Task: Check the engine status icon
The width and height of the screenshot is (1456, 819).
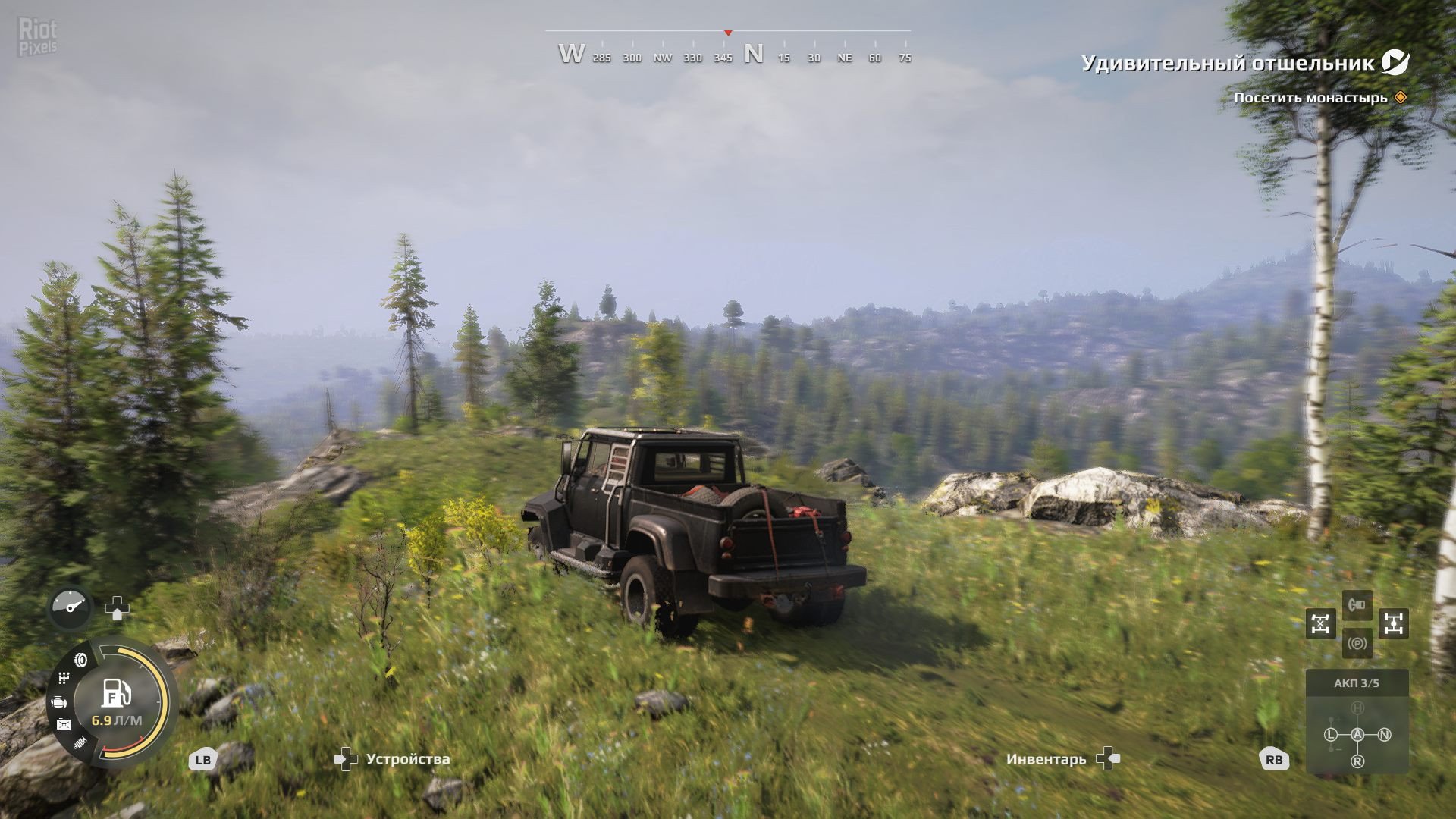Action: tap(59, 702)
